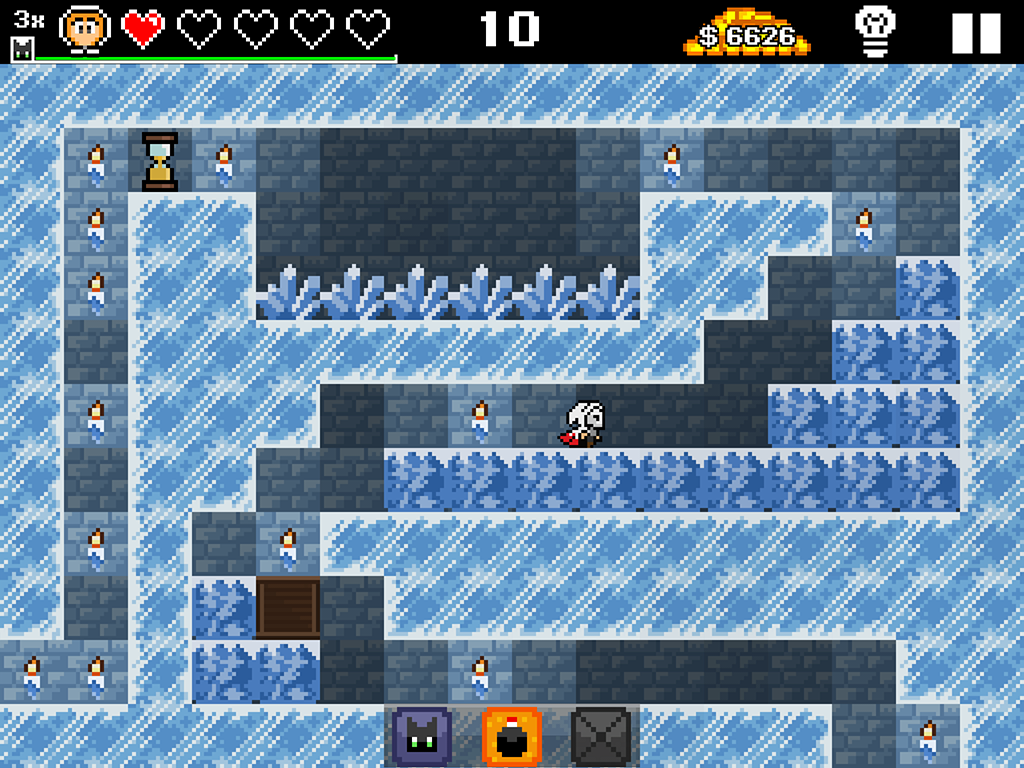Select the bomb item slot

coord(511,737)
